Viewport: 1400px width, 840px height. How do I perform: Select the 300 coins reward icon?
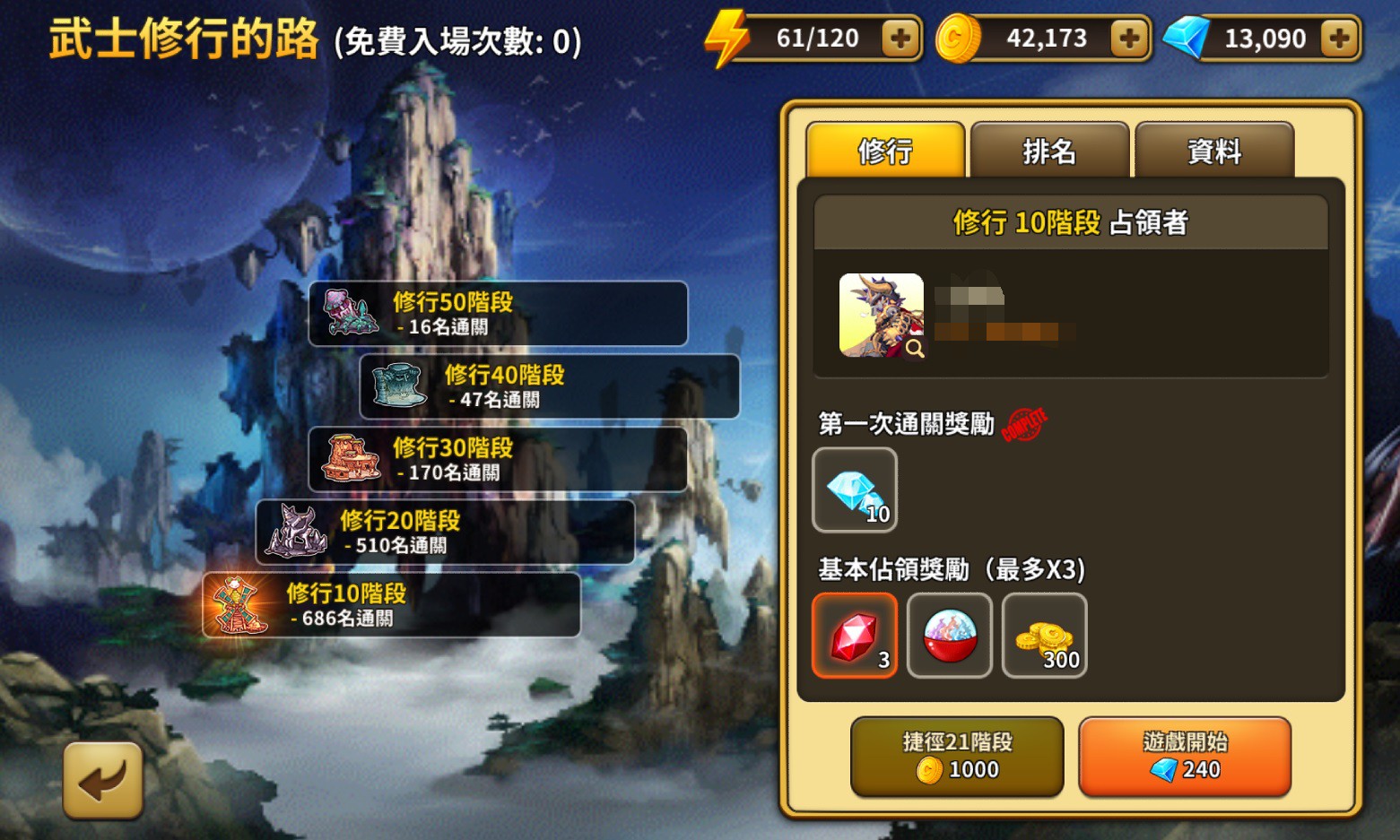point(1044,636)
